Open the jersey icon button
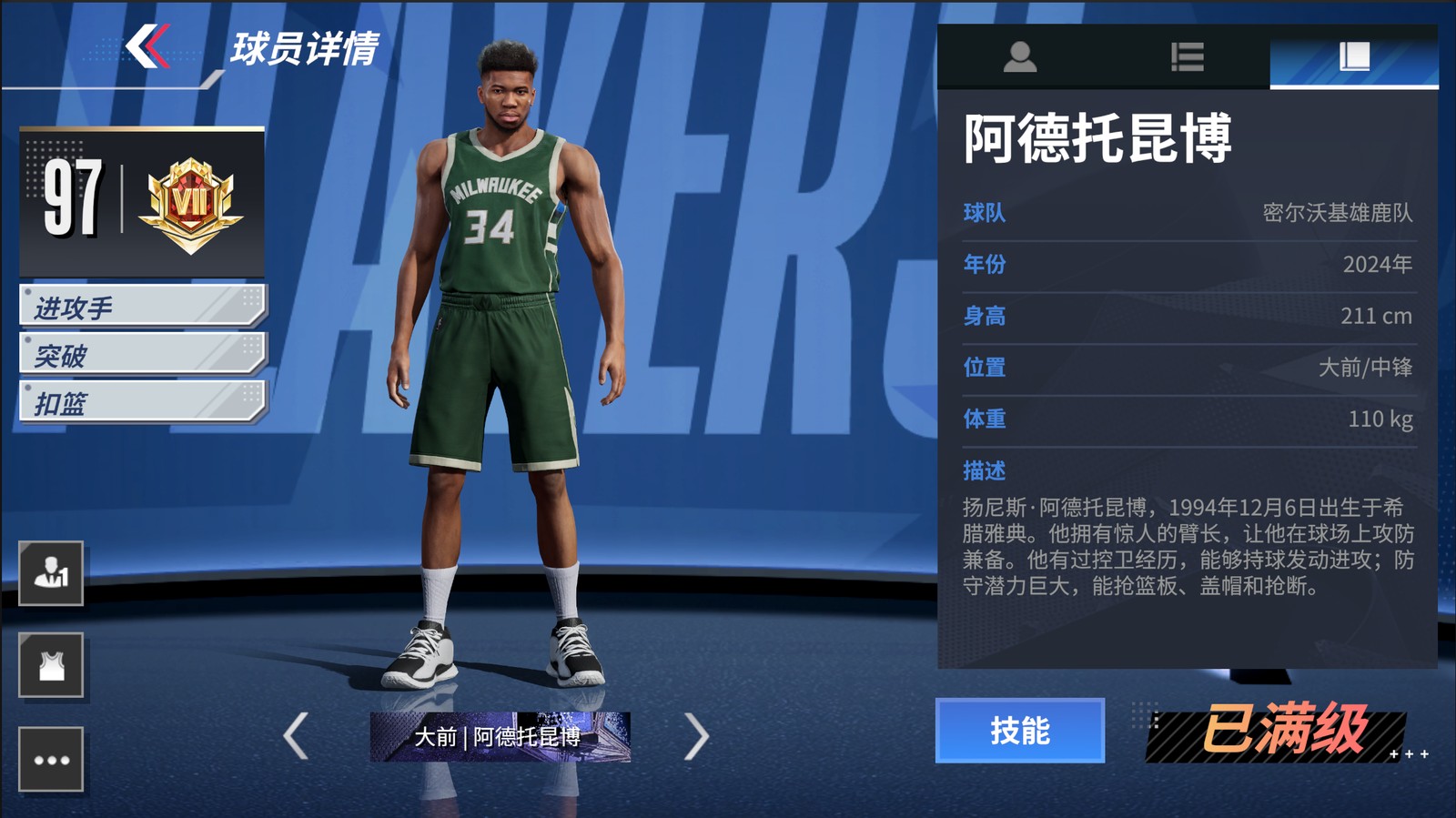 pyautogui.click(x=51, y=665)
